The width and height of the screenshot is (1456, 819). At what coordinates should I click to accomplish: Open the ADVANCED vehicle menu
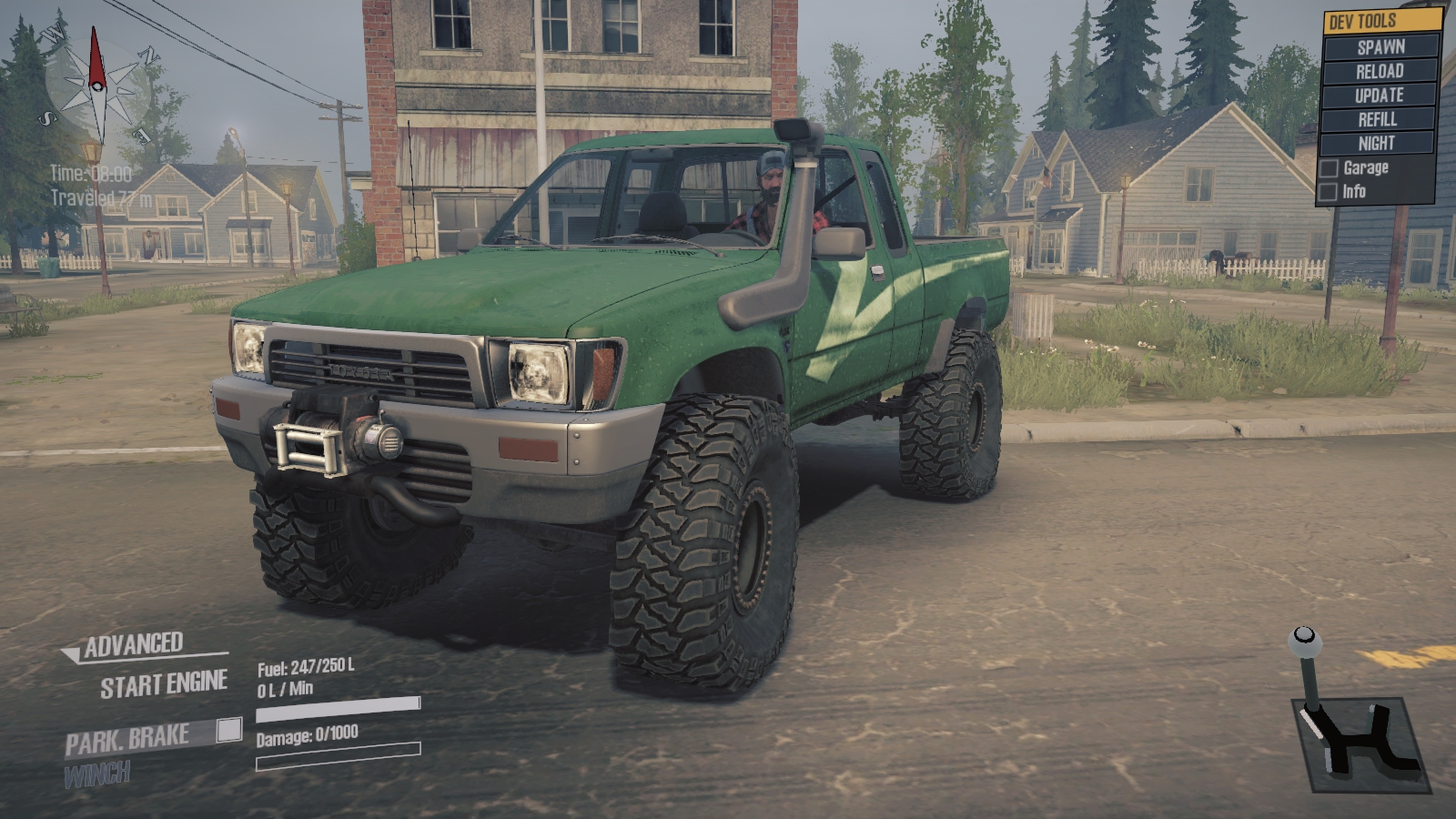pos(133,645)
